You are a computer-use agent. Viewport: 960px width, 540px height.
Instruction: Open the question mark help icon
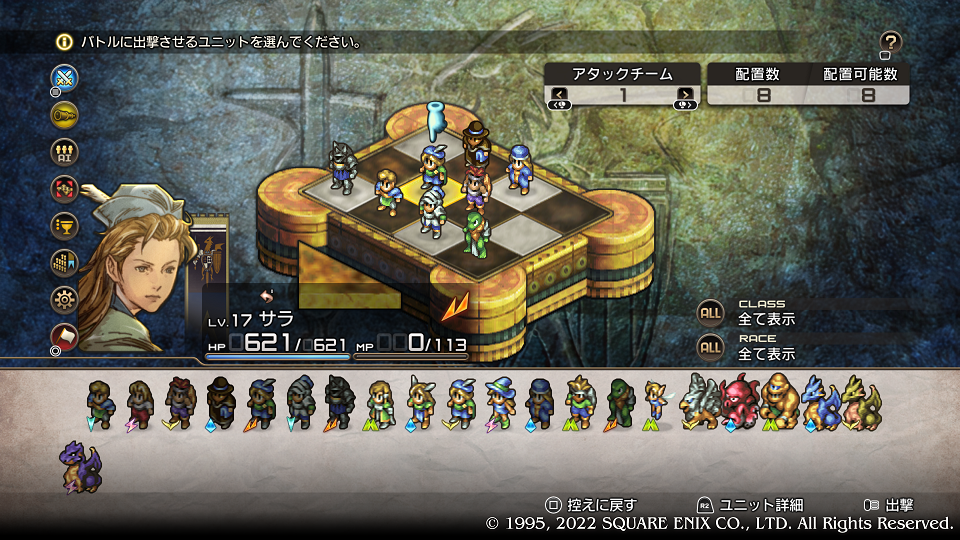tap(891, 42)
